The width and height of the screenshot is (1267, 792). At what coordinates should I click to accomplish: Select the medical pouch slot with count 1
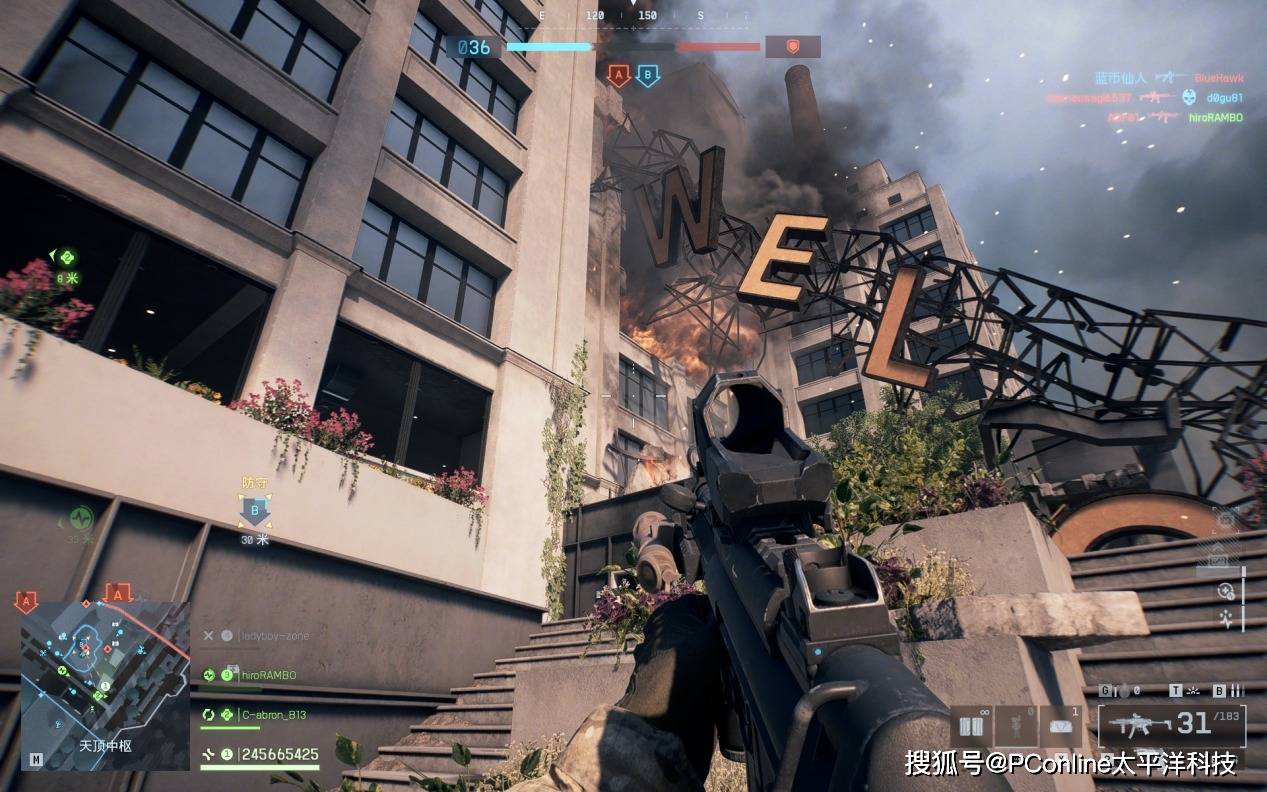click(1060, 725)
